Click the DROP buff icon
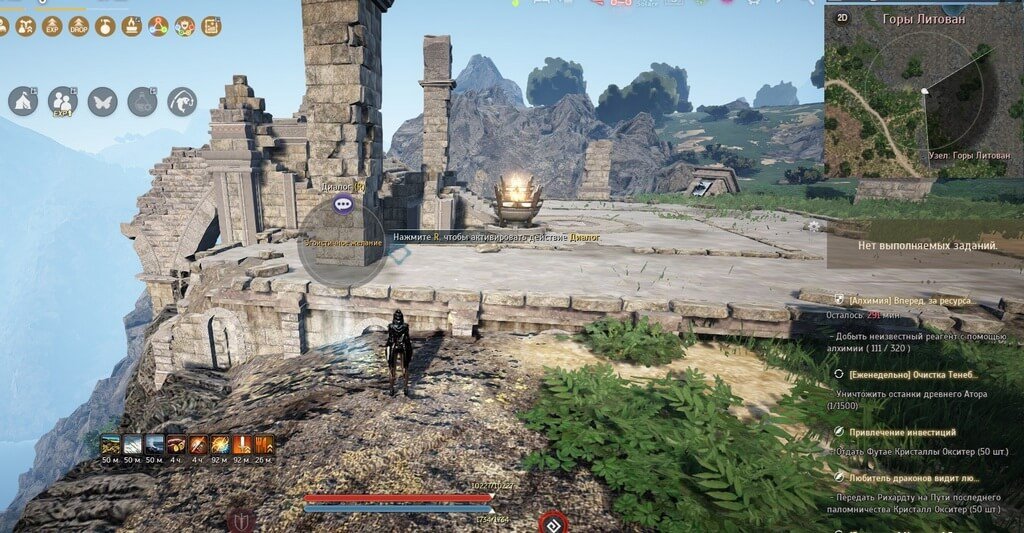This screenshot has height=533, width=1024. 79,26
